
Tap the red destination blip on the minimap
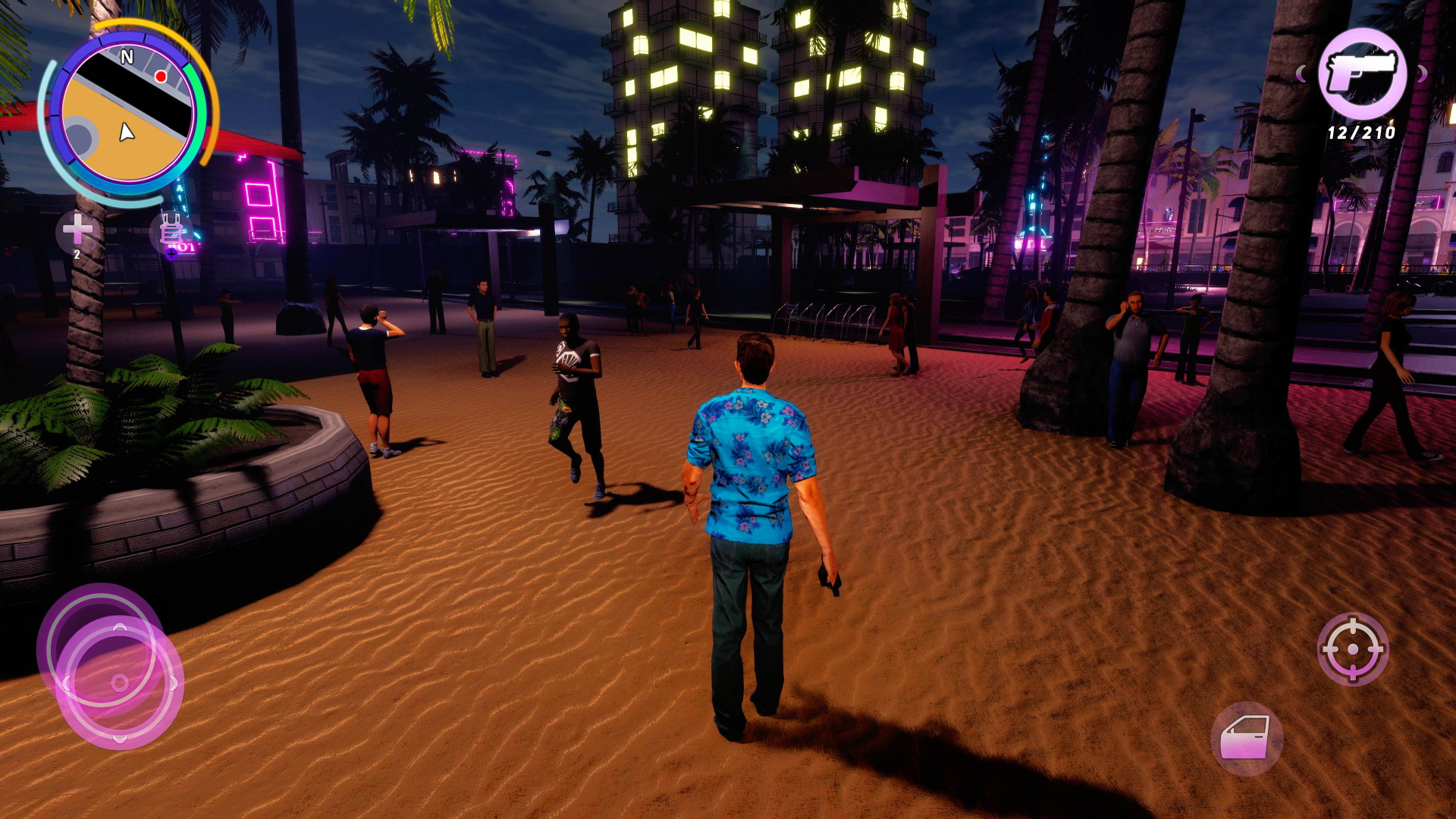[x=162, y=75]
